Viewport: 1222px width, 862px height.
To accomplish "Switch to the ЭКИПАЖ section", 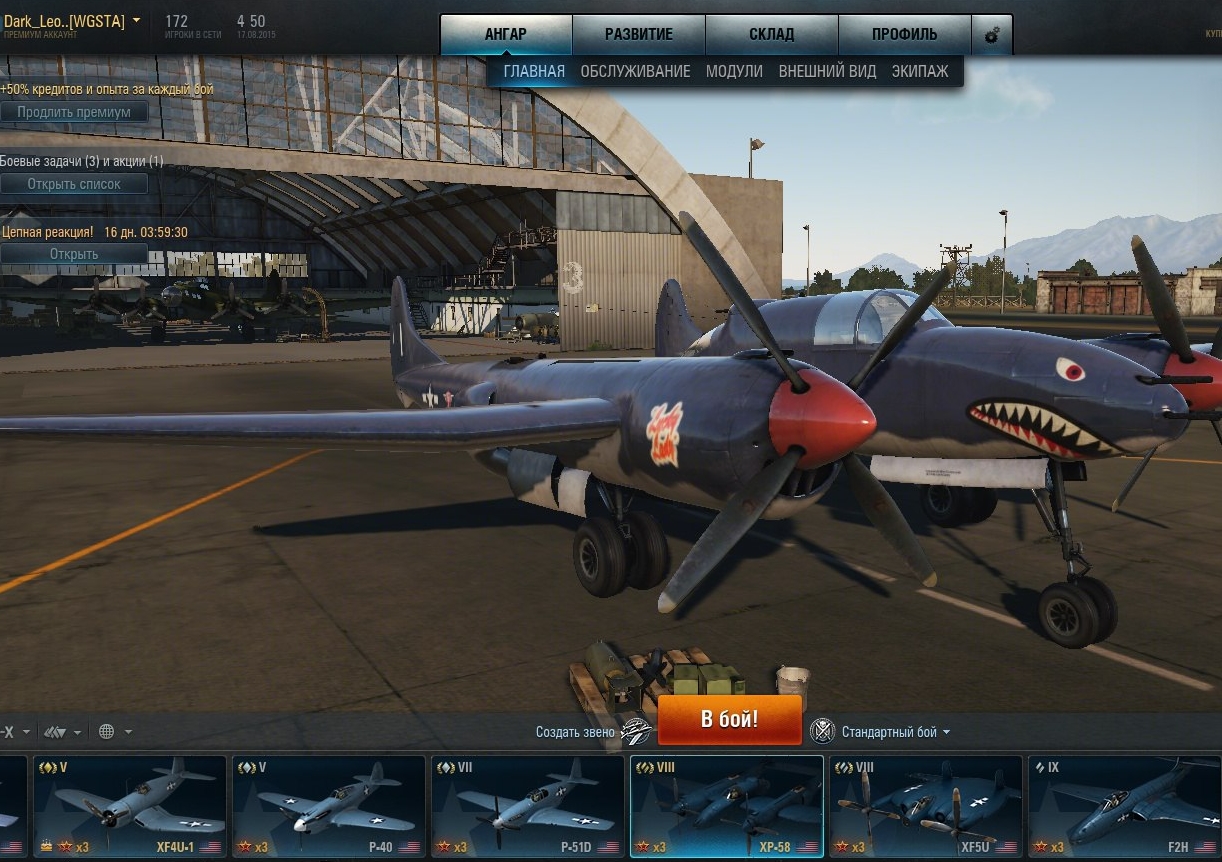I will tap(920, 71).
